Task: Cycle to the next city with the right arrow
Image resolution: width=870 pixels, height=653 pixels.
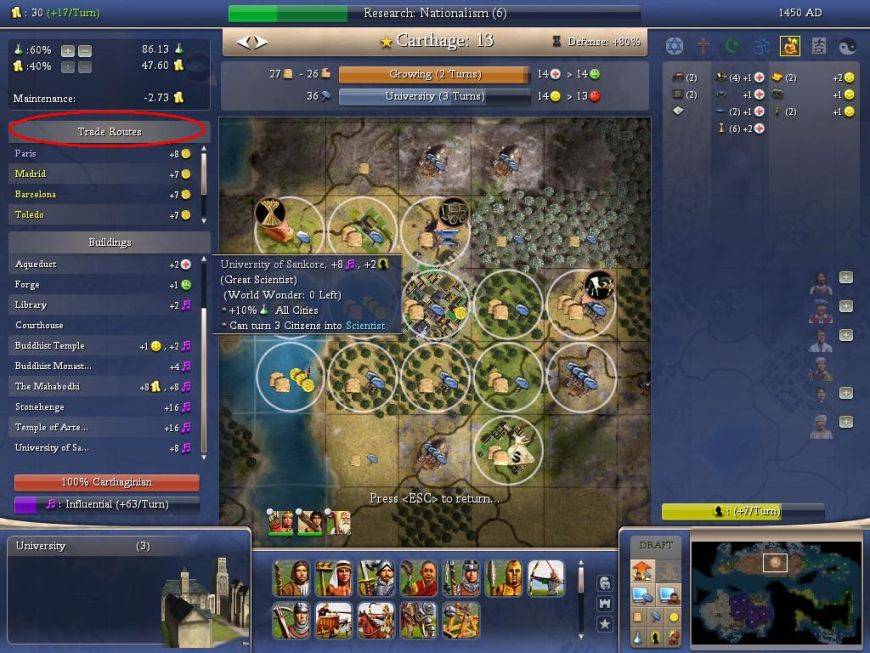Action: coord(261,42)
